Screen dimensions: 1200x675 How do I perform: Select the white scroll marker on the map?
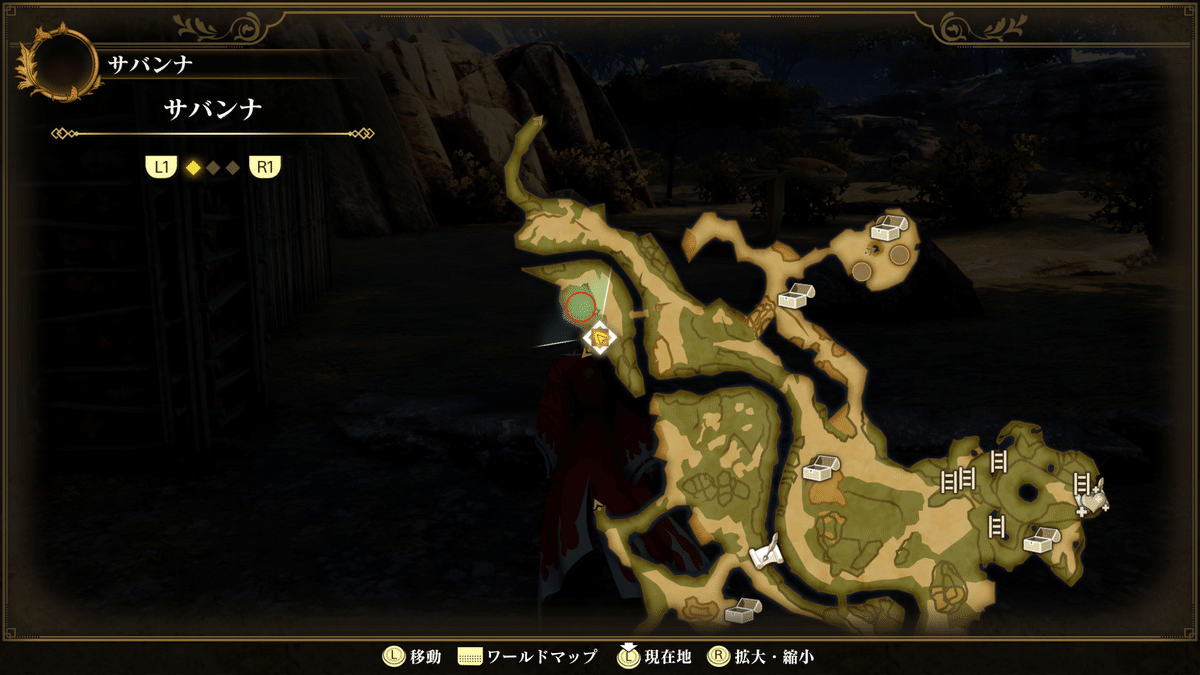tap(765, 552)
